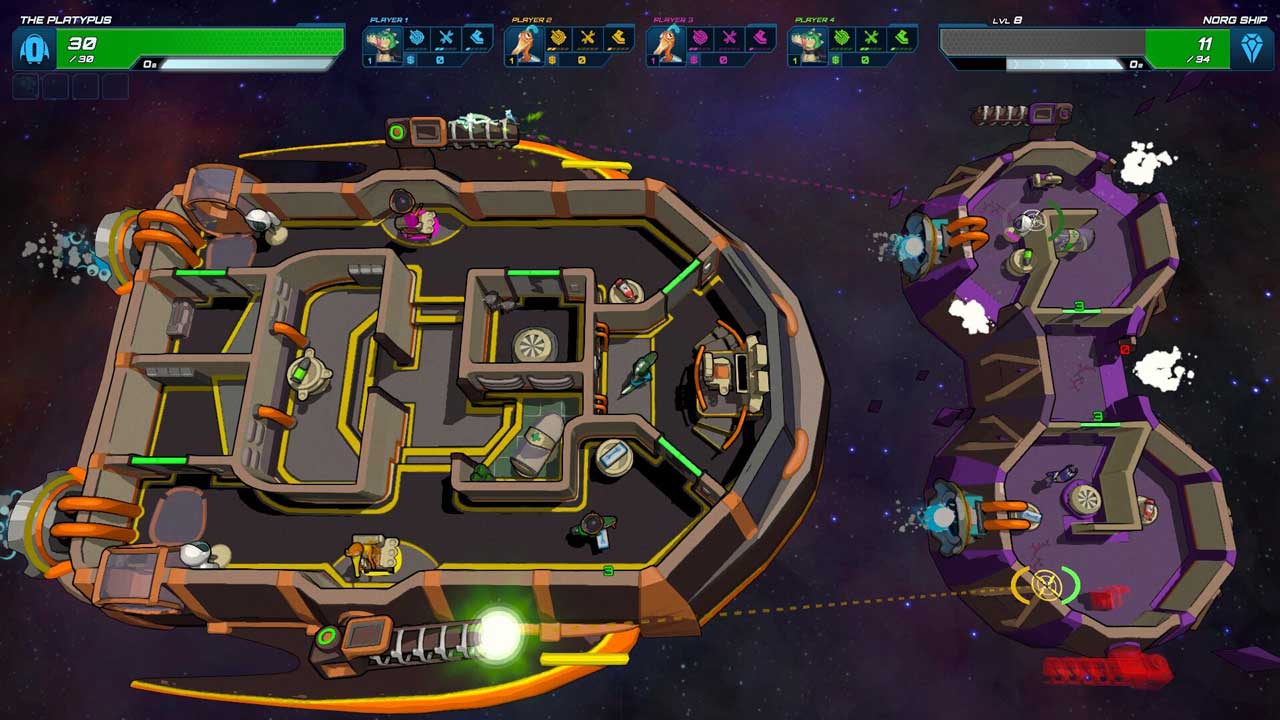The image size is (1280, 720).
Task: Click Player 1's blue crossed-wrench repair icon
Action: [446, 38]
